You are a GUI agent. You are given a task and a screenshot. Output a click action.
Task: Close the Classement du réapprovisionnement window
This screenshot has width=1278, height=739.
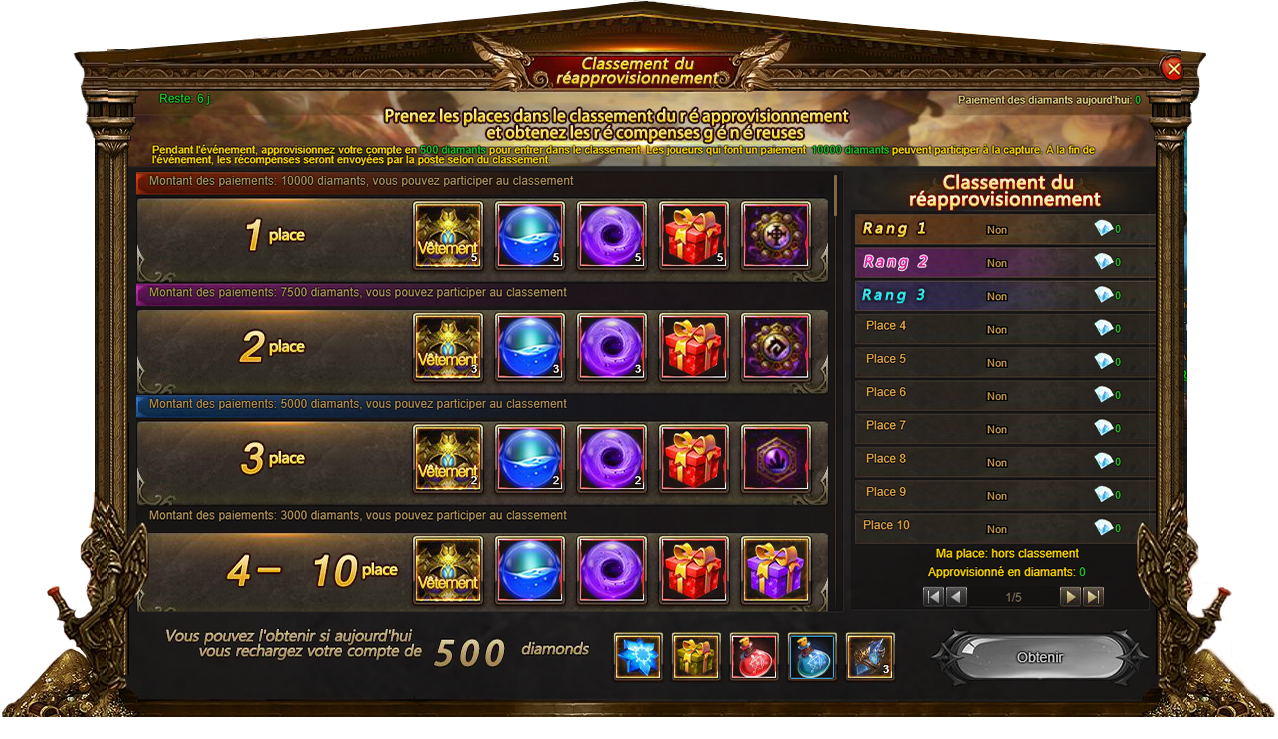pos(1173,68)
